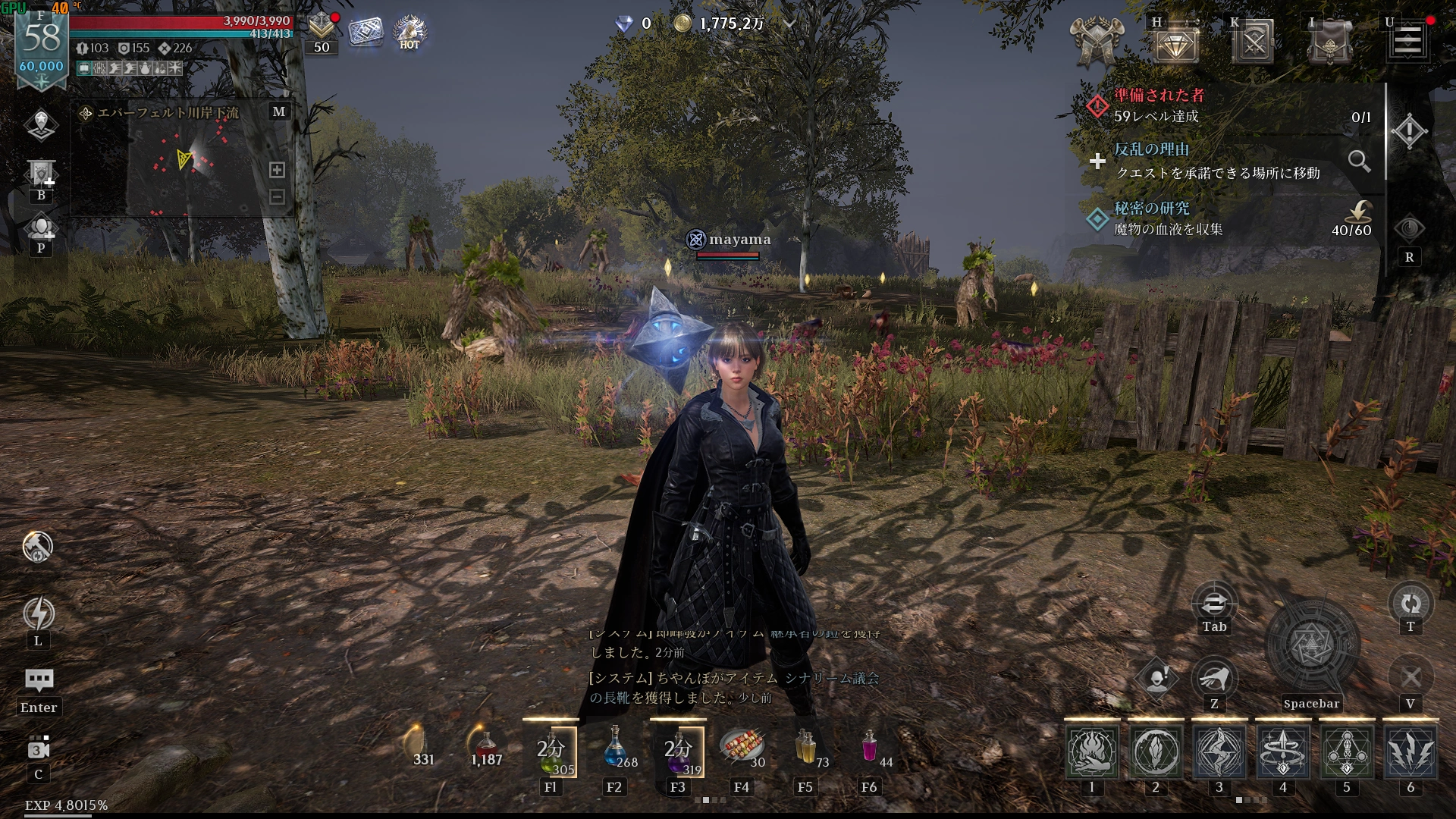Use the blue potion with 268 count
The height and width of the screenshot is (819, 1456).
616,747
